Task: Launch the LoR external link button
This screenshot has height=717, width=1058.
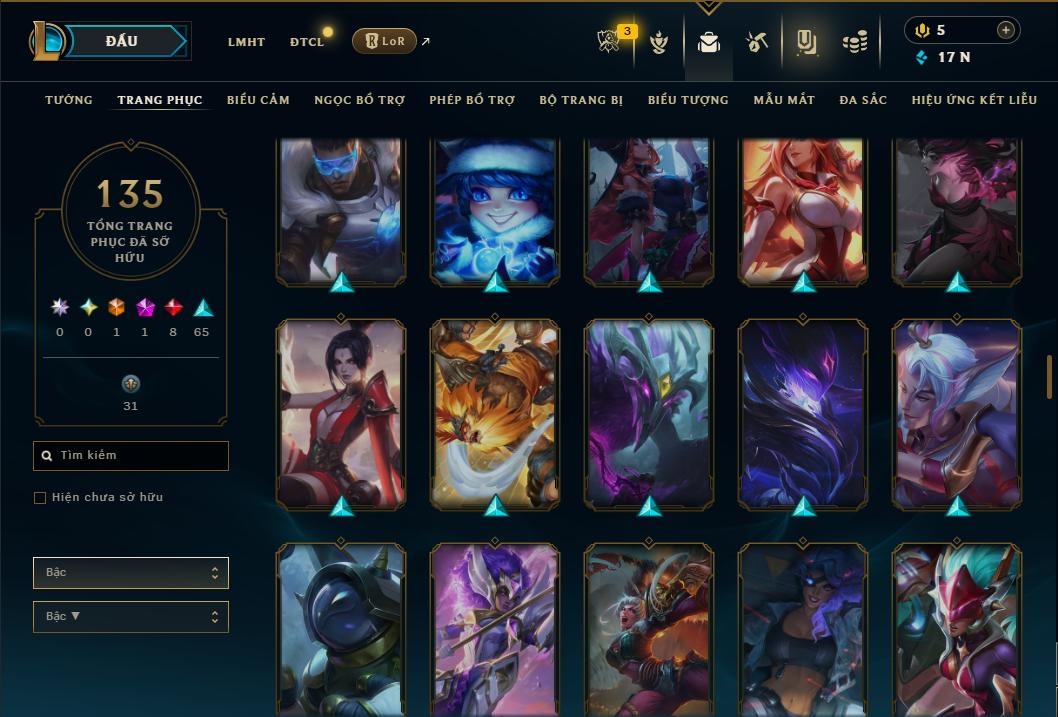Action: pyautogui.click(x=384, y=41)
